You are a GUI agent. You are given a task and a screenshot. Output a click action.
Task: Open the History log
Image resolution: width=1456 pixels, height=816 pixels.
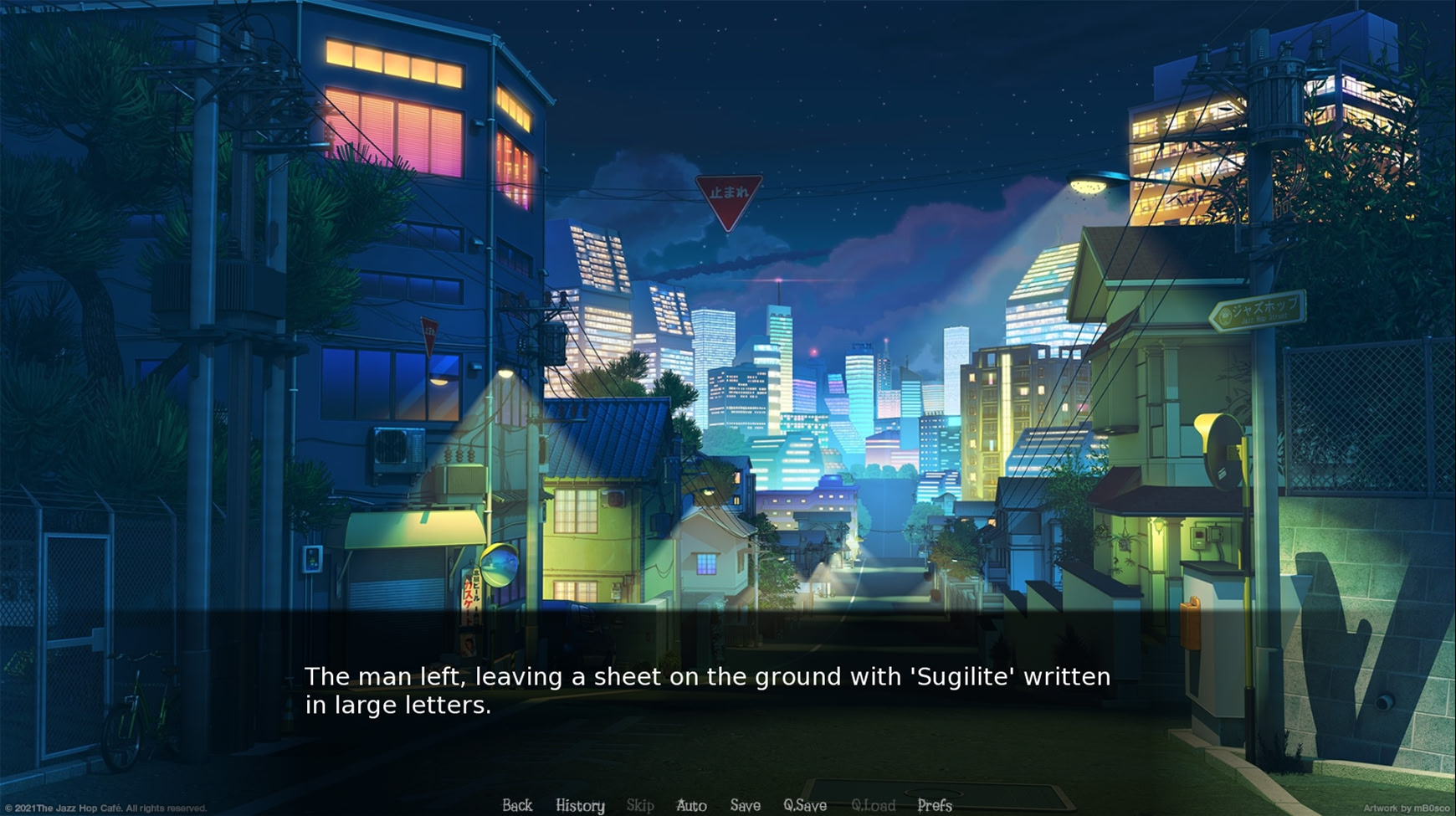580,805
